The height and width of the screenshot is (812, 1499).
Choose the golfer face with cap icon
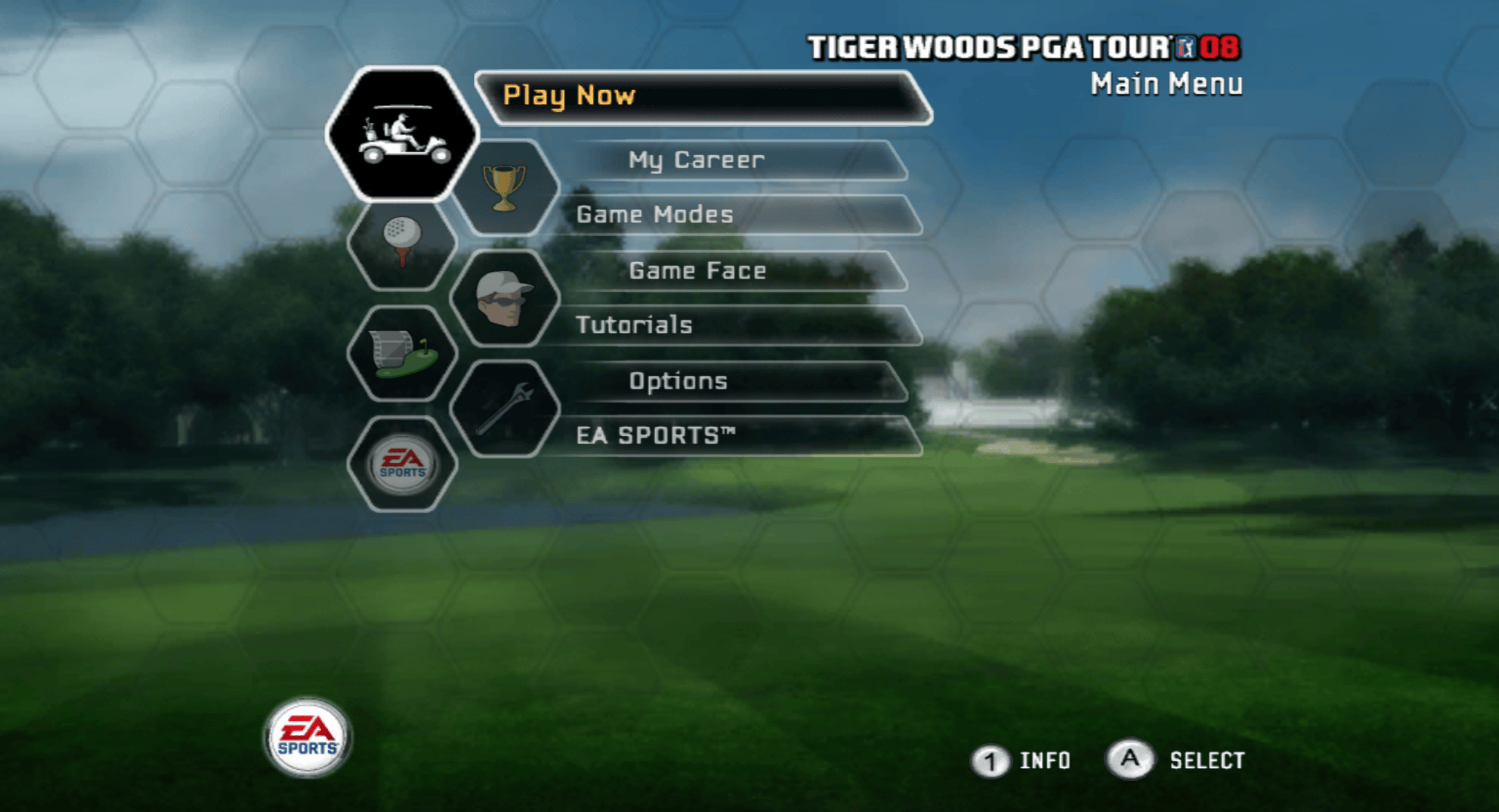(x=504, y=298)
